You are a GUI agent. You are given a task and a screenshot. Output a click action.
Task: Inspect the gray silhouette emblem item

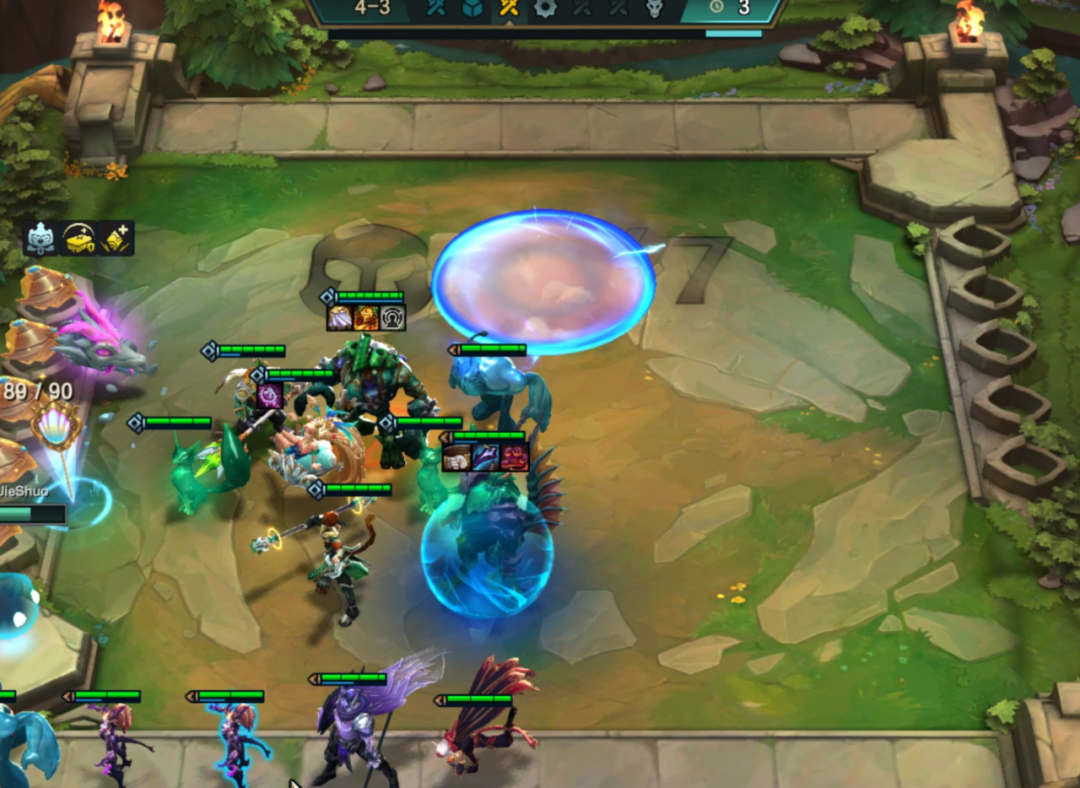(x=393, y=318)
